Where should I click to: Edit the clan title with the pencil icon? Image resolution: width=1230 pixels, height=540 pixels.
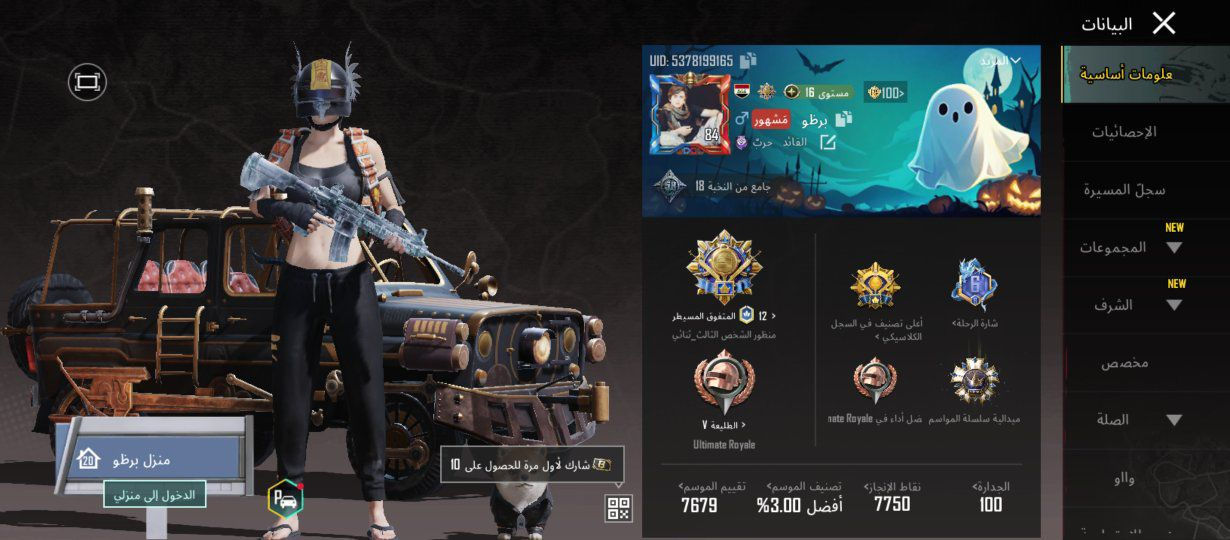click(828, 142)
